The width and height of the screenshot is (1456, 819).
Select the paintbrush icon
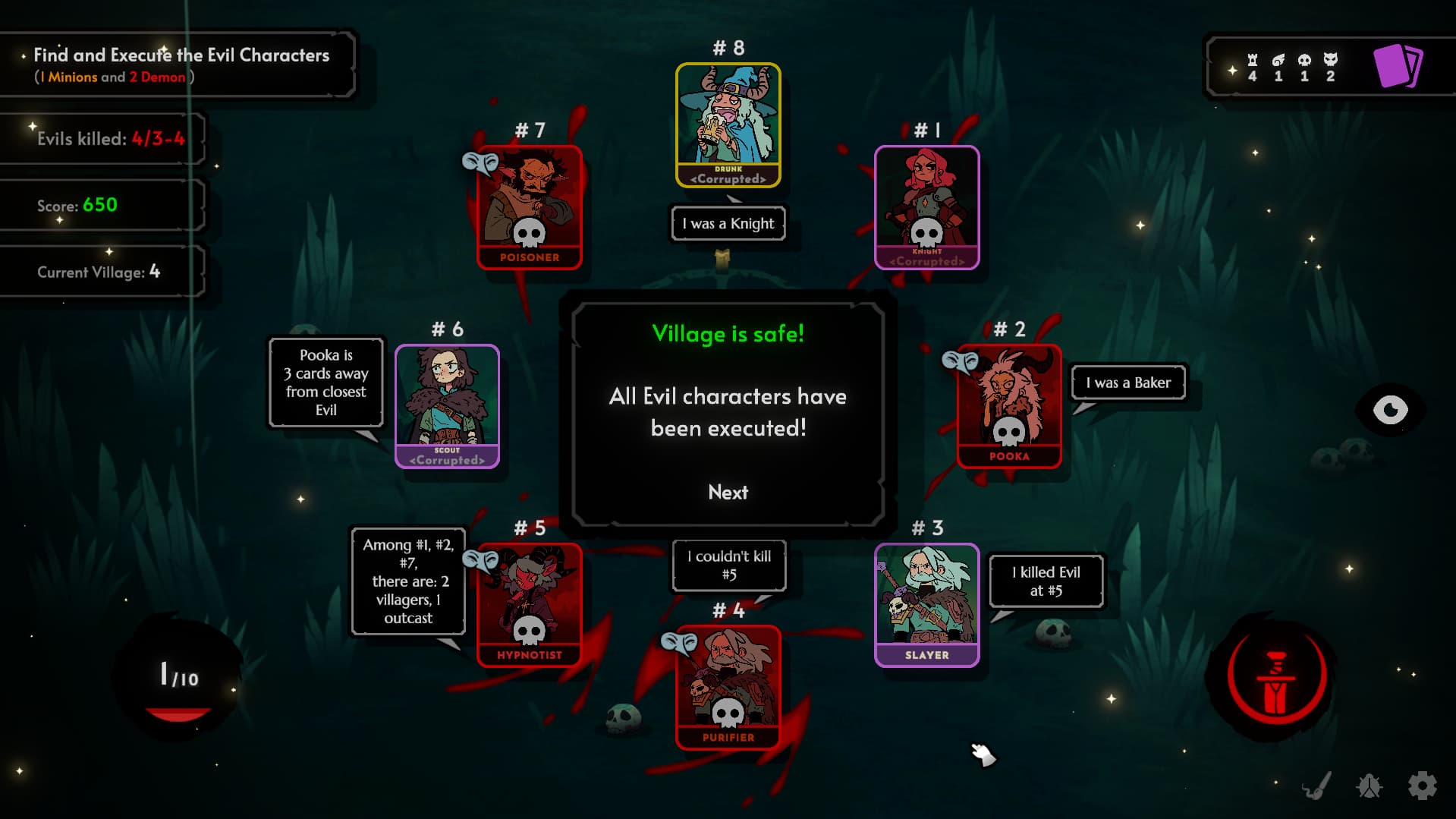pos(1317,786)
